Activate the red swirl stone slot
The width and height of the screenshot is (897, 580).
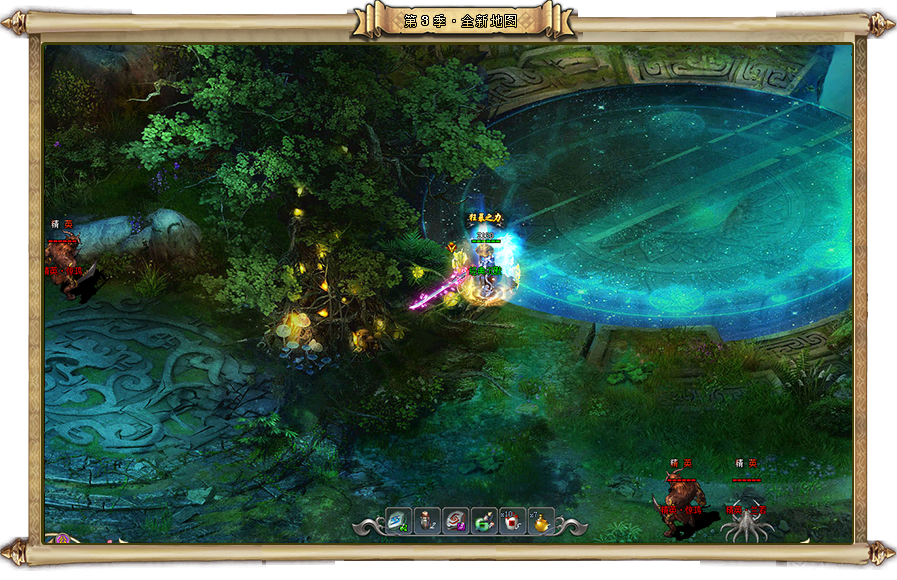click(x=456, y=521)
